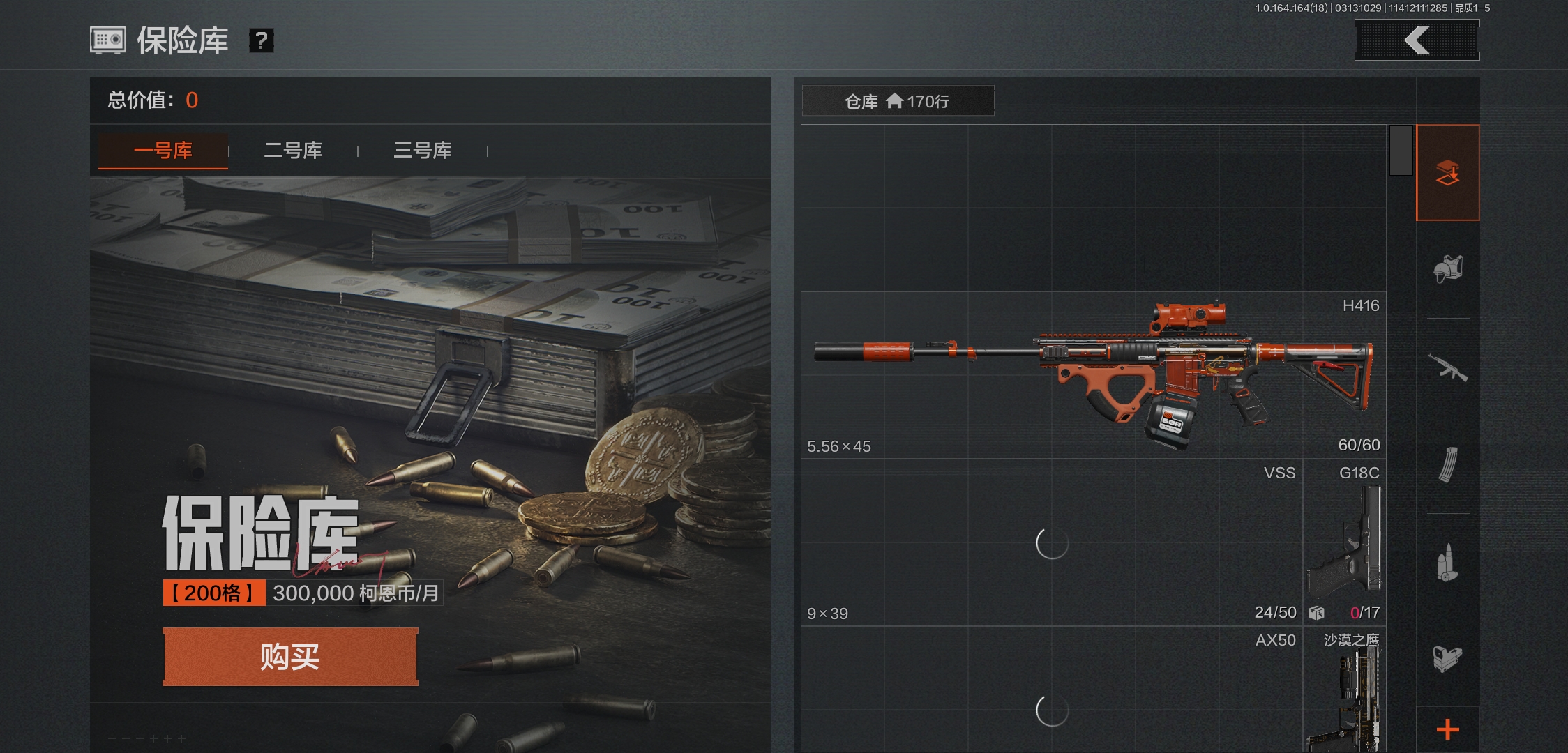Click the back arrow button

coord(1417,40)
